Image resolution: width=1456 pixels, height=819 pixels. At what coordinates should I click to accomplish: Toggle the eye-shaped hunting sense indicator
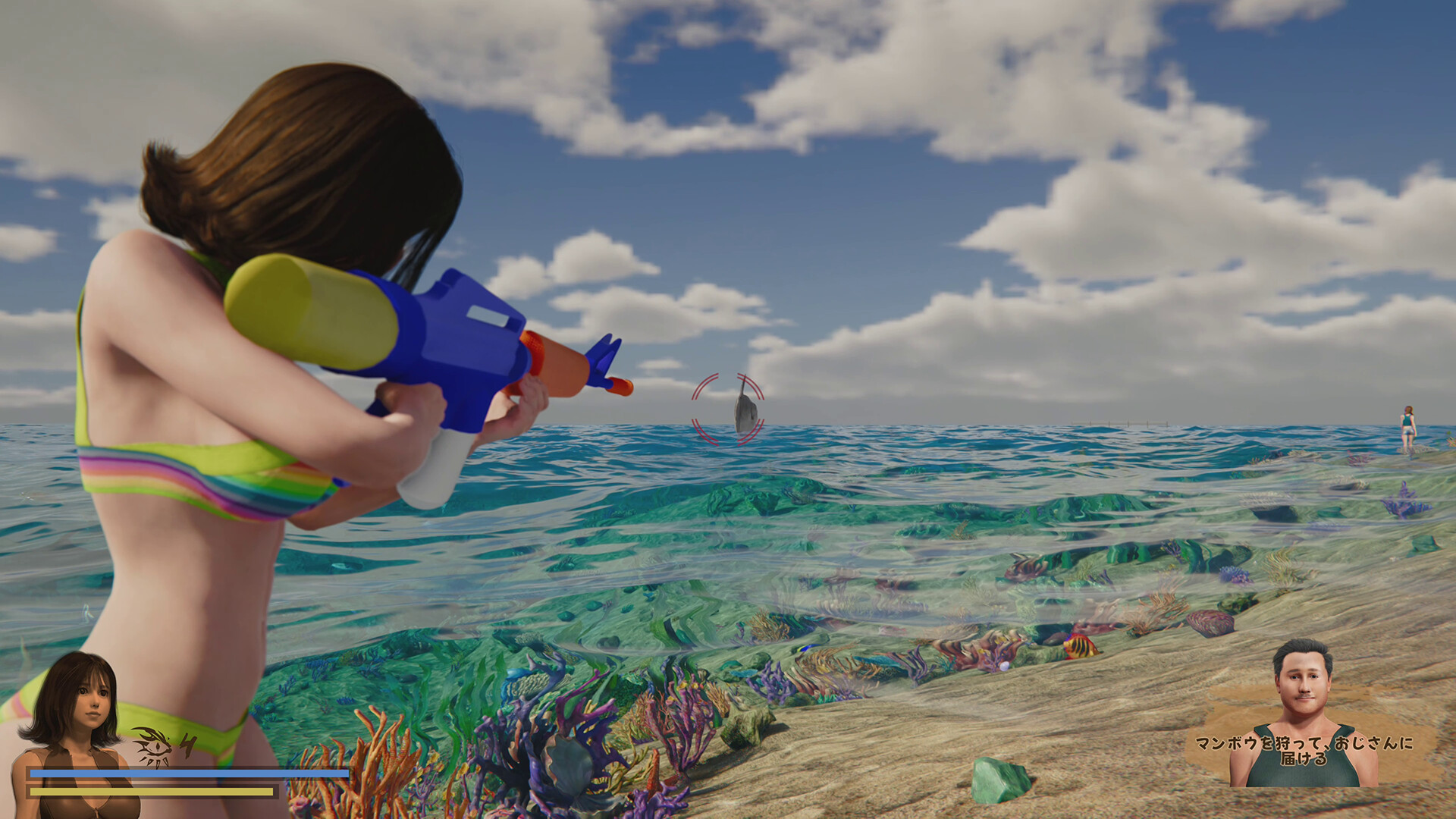point(152,747)
